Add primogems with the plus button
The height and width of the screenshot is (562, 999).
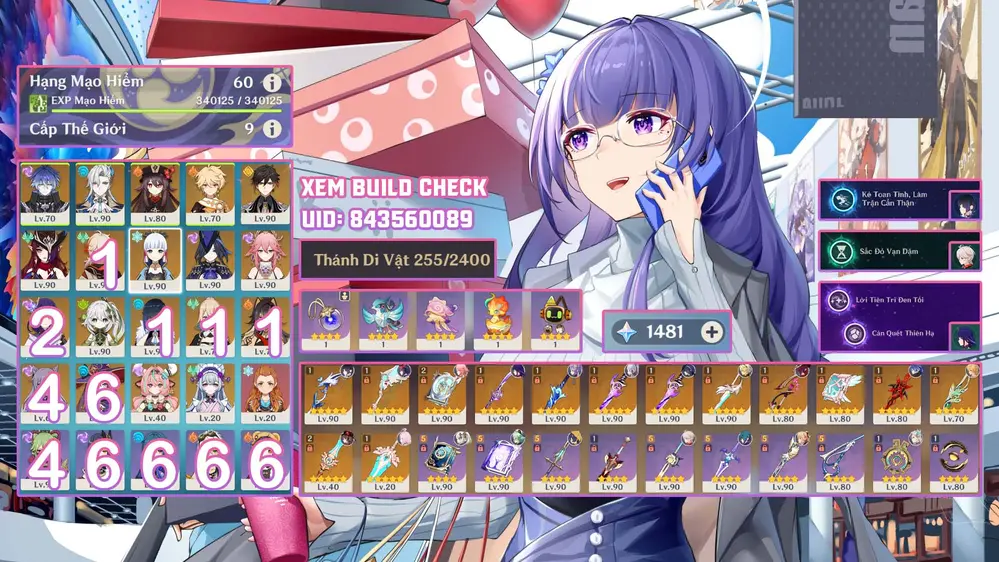[711, 332]
